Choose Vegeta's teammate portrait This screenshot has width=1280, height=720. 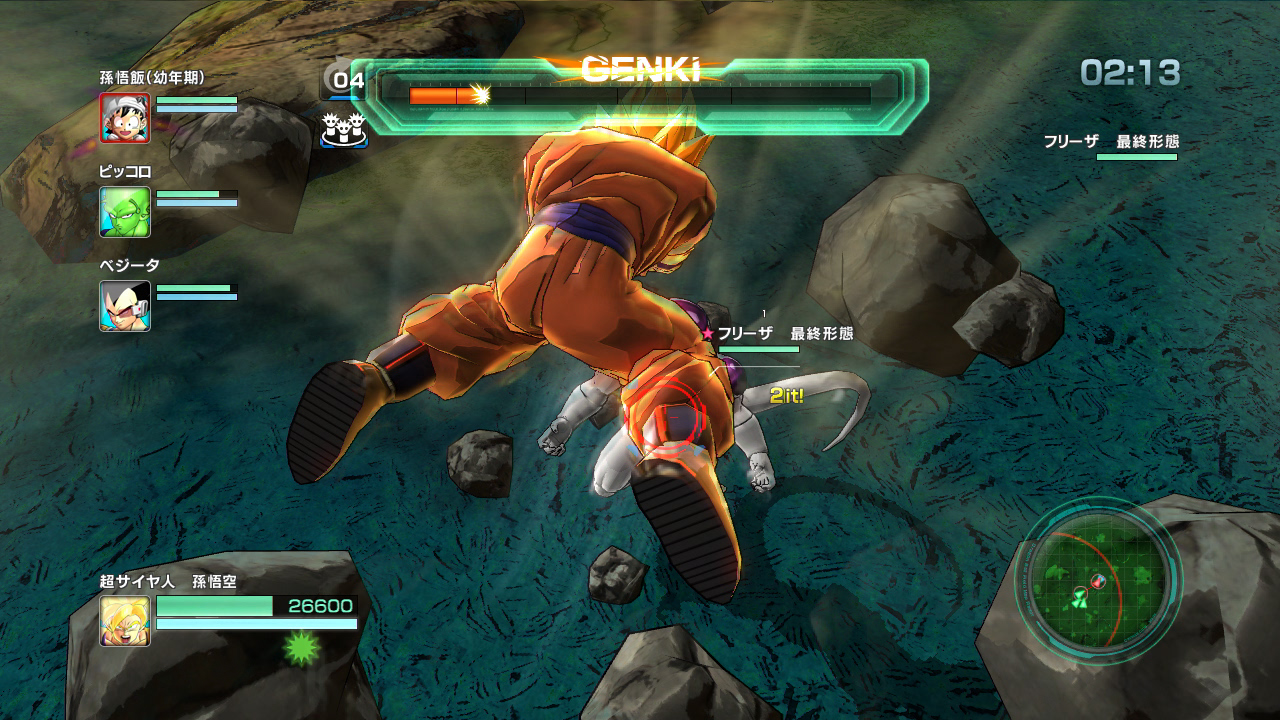[x=125, y=306]
